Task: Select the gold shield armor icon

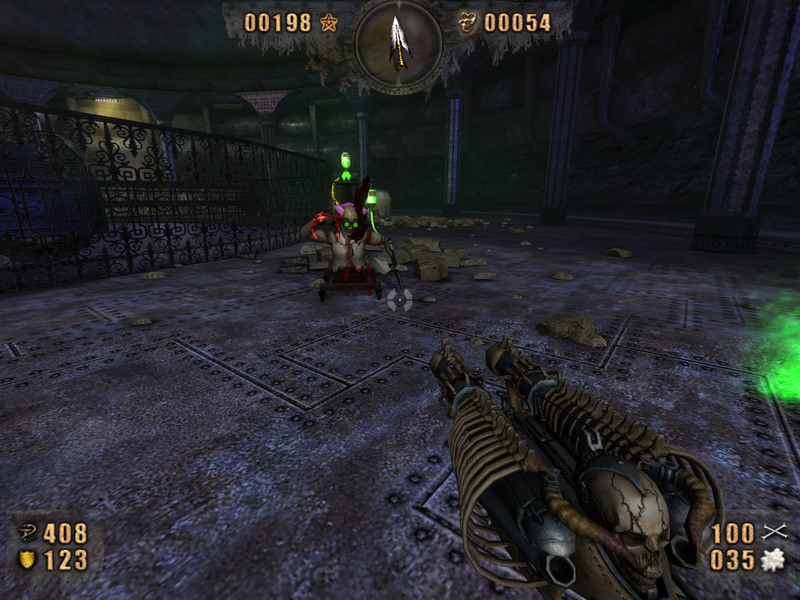Action: pos(27,560)
